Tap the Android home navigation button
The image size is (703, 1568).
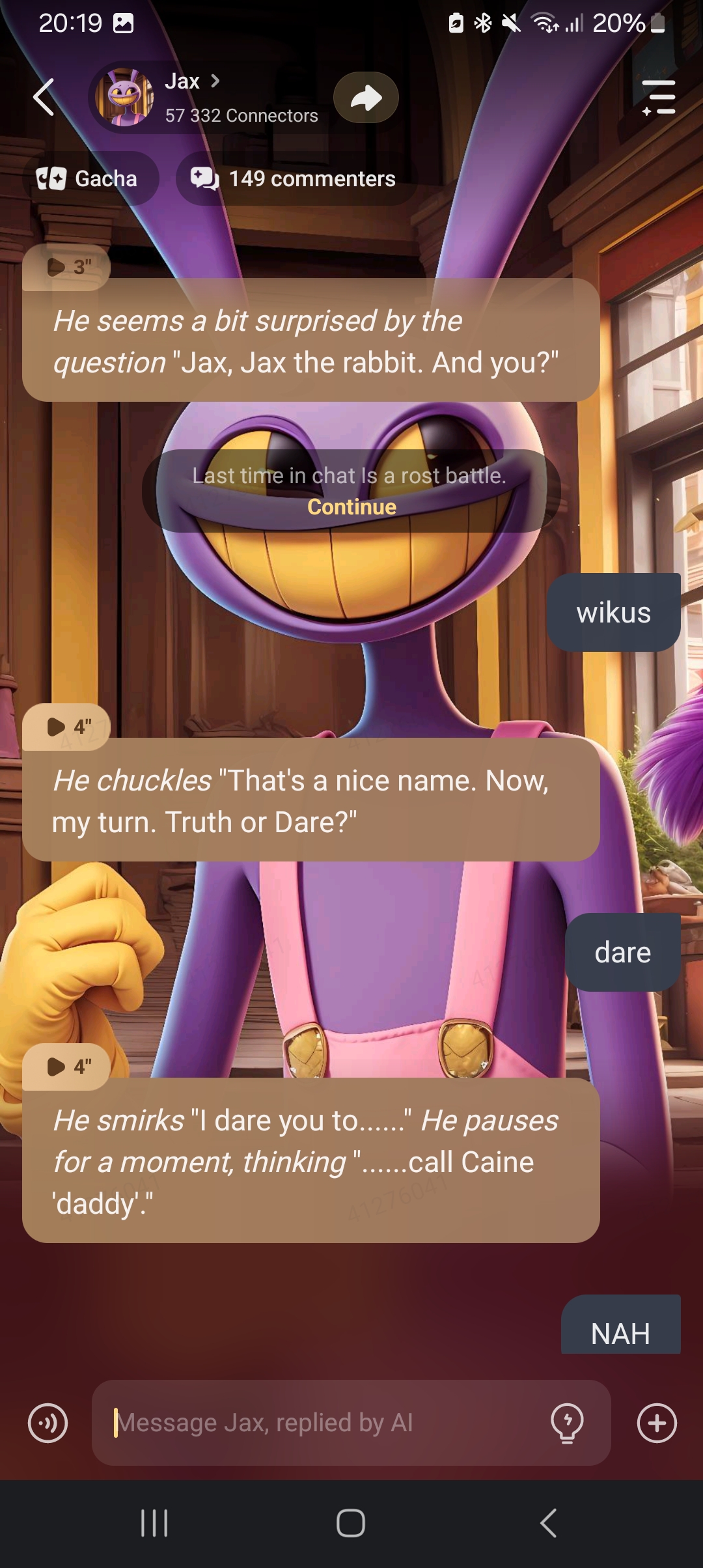(x=351, y=1523)
